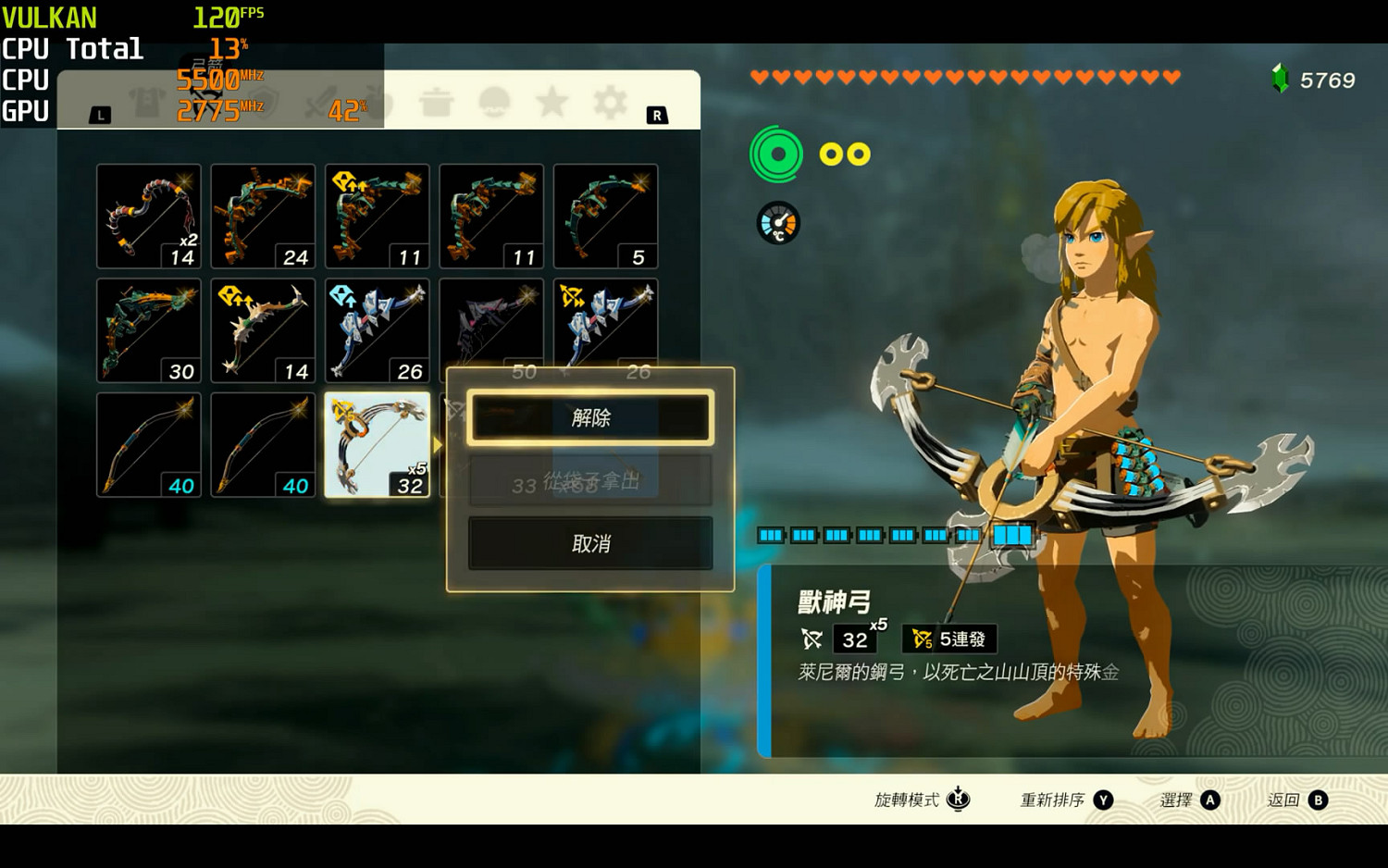This screenshot has width=1388, height=868.
Task: Open the star key items tab
Action: pyautogui.click(x=551, y=102)
